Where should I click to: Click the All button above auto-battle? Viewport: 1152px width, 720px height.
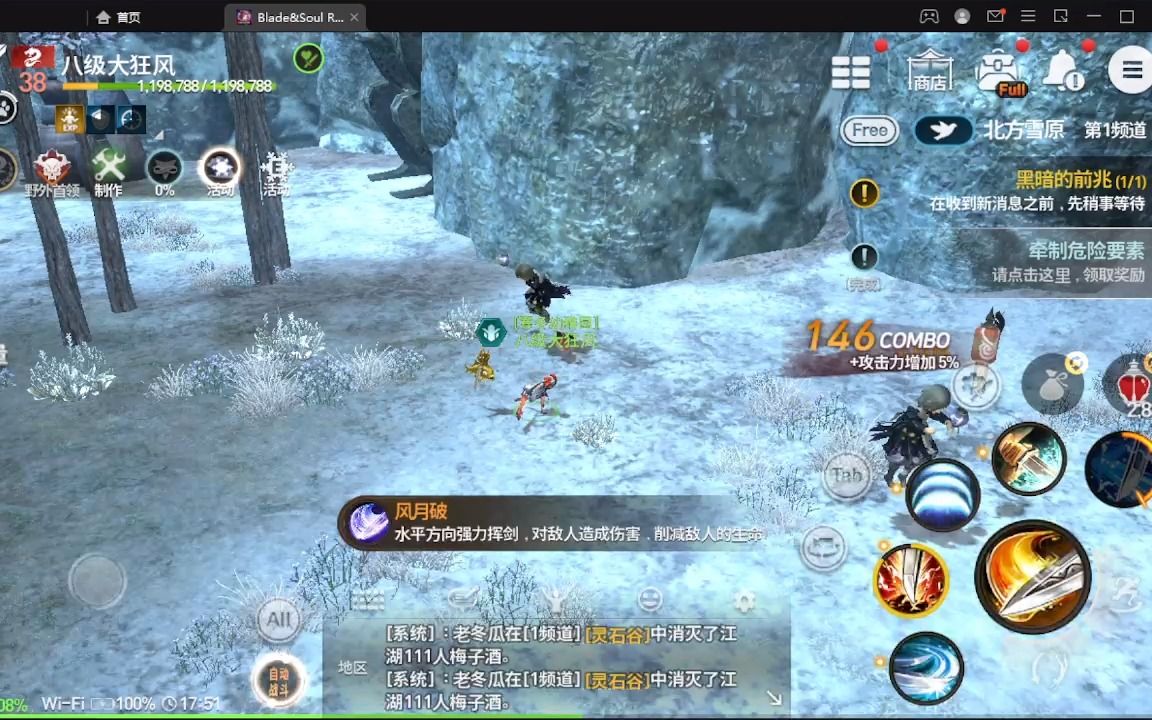pos(279,619)
